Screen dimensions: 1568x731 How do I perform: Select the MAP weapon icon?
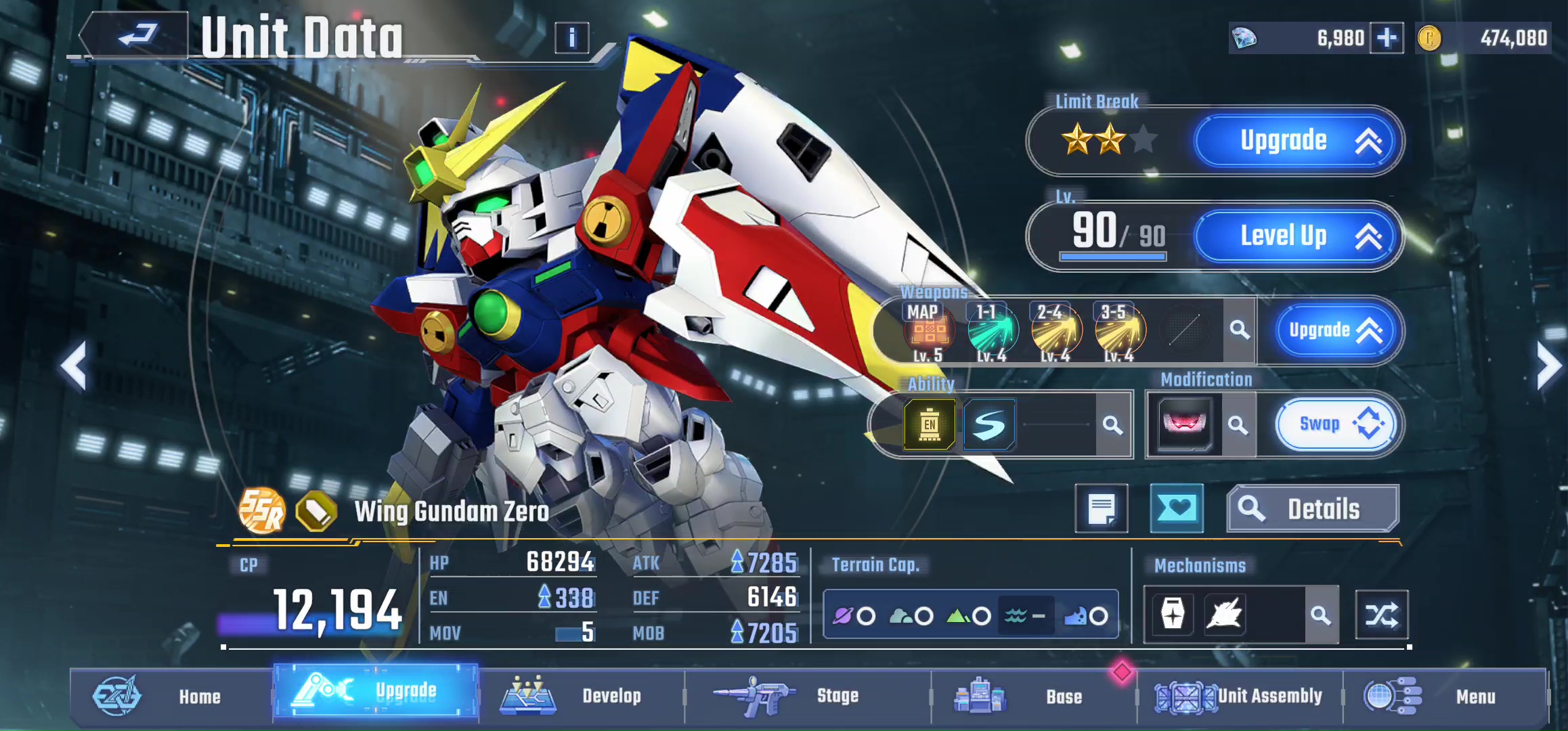point(928,331)
